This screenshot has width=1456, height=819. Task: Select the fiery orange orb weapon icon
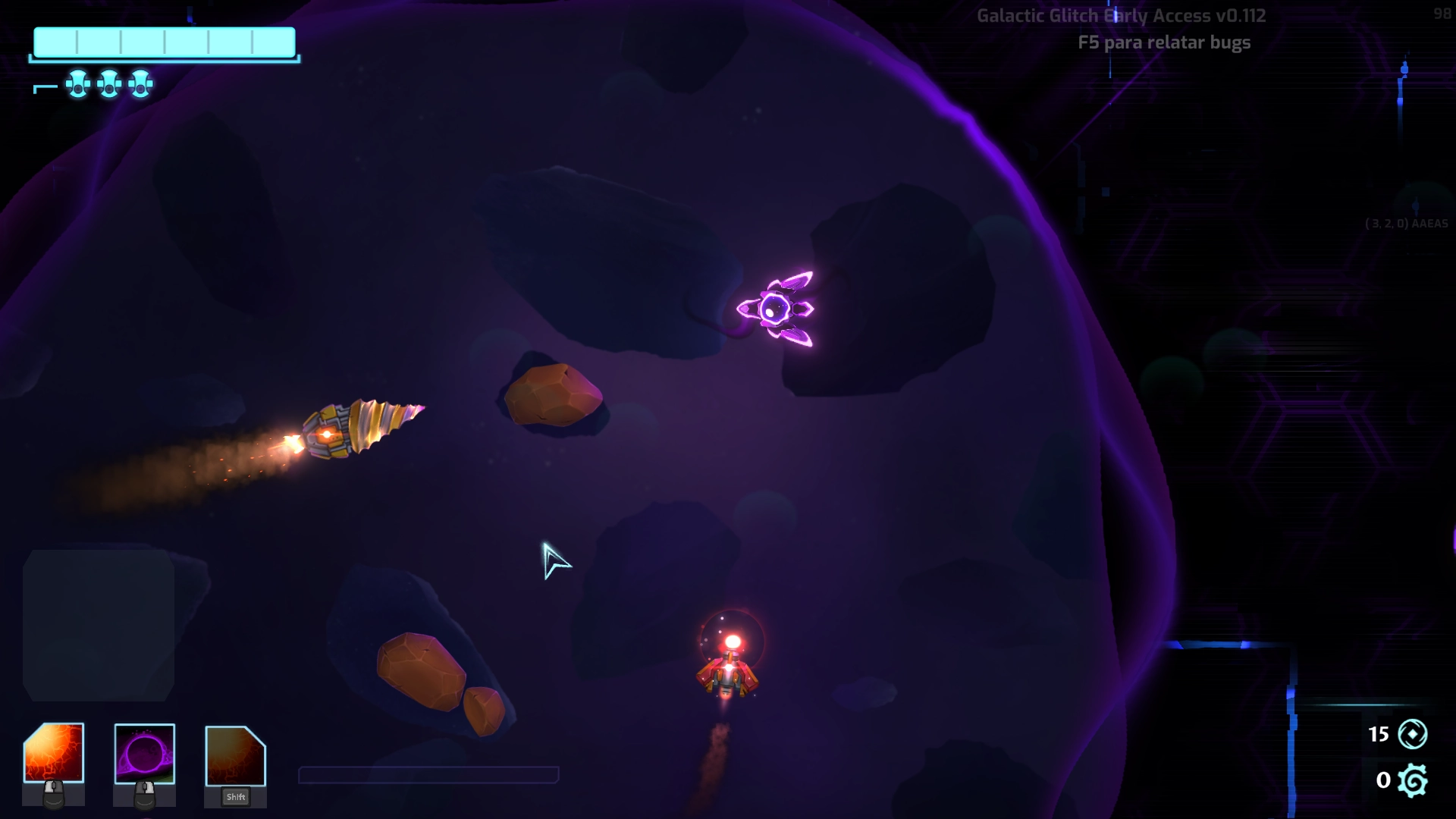point(54,753)
